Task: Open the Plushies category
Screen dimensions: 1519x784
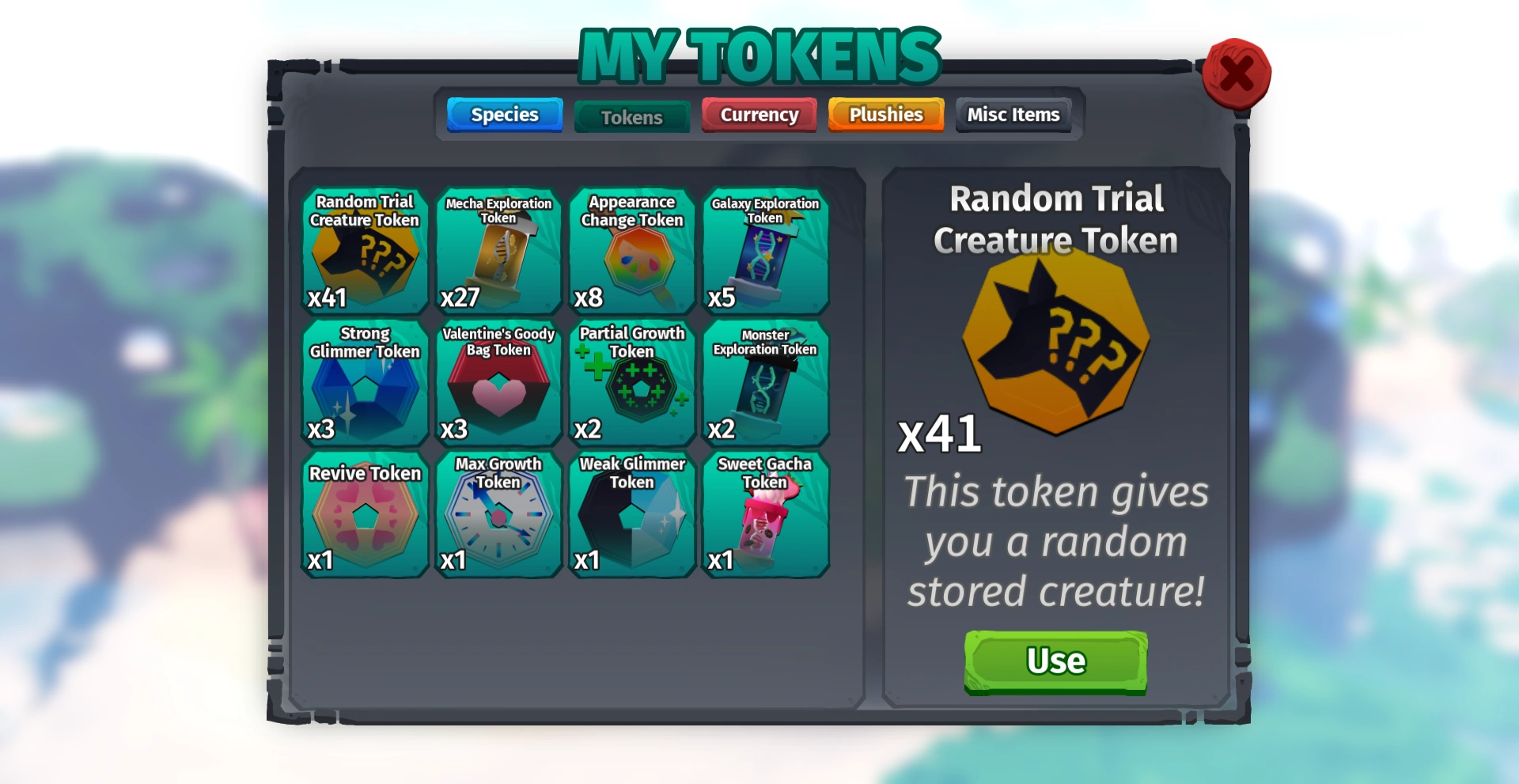Action: [885, 115]
